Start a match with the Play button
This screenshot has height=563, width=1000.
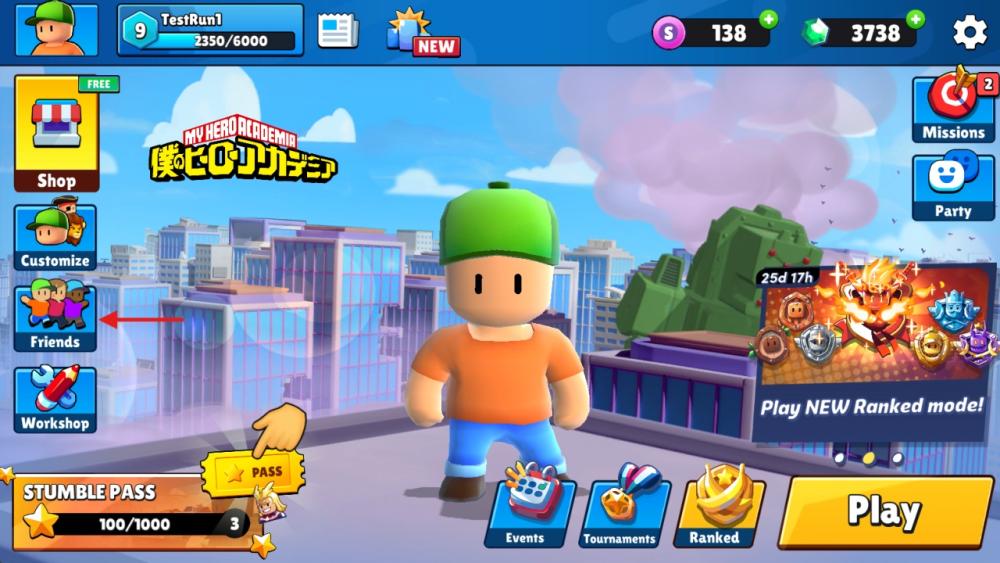885,511
